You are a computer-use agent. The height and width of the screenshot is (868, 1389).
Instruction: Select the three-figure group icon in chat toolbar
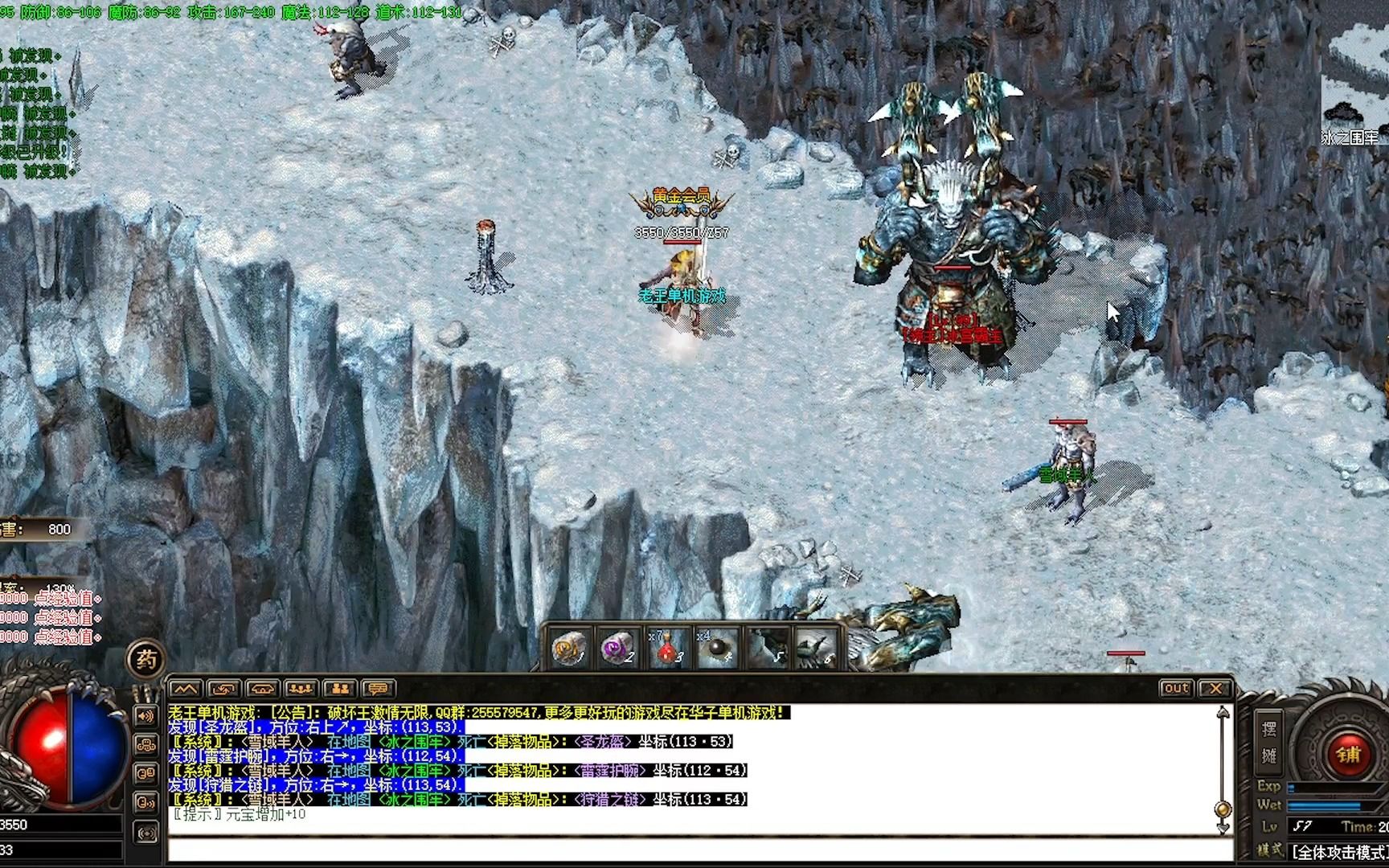point(301,689)
